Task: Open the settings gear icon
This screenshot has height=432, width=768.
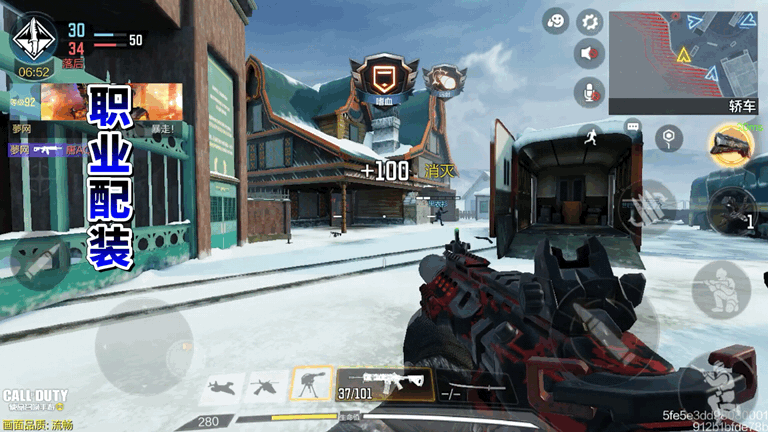Action: click(x=590, y=21)
